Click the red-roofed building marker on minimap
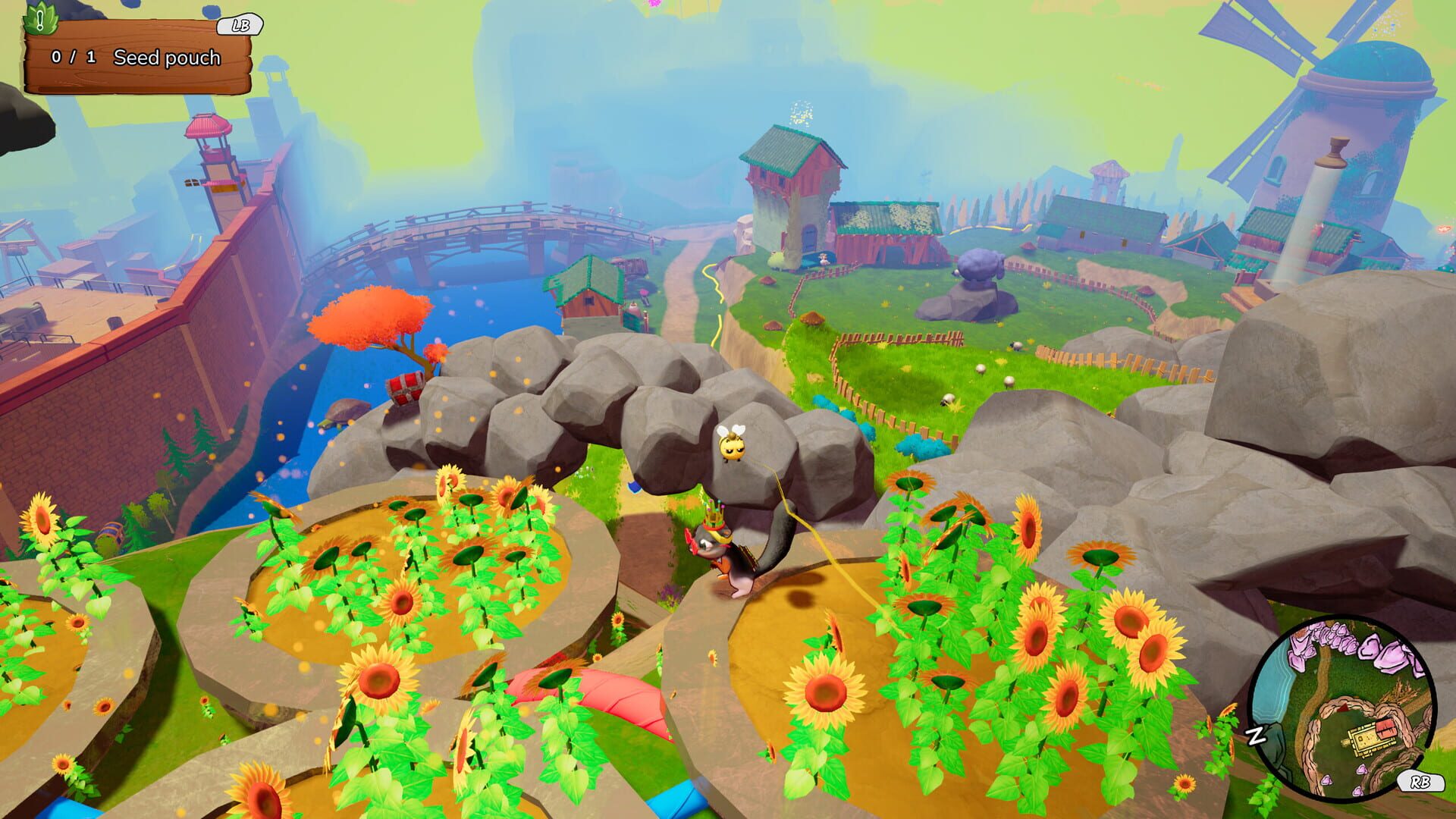This screenshot has height=819, width=1456. pos(1385,730)
